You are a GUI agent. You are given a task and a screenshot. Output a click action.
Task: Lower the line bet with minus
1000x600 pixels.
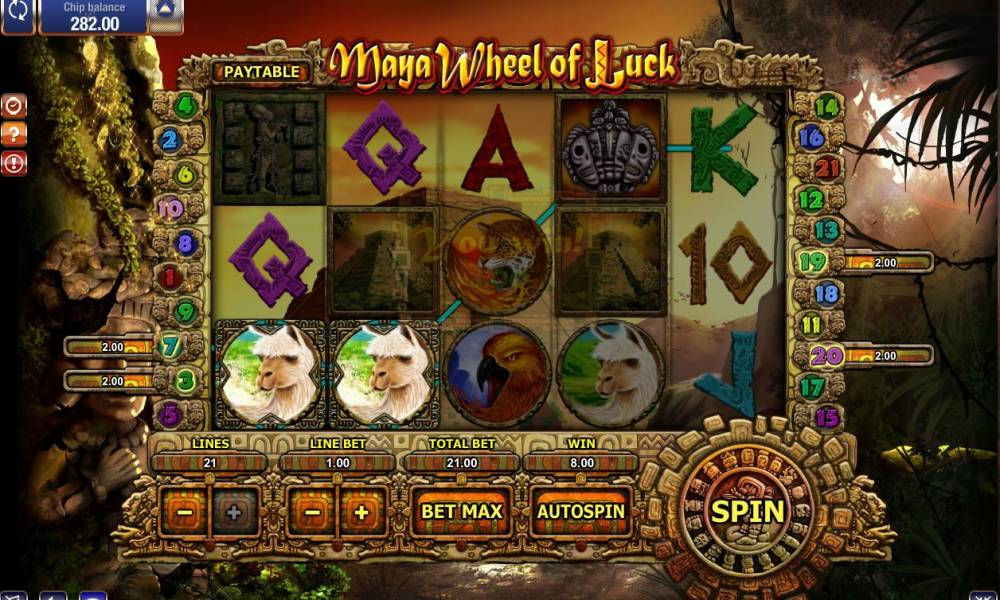pos(312,512)
